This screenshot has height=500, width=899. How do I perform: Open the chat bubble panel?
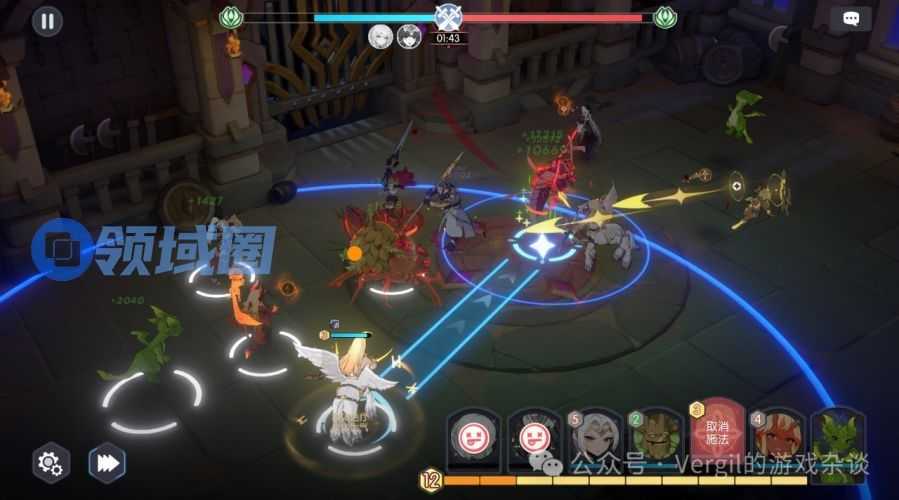850,19
